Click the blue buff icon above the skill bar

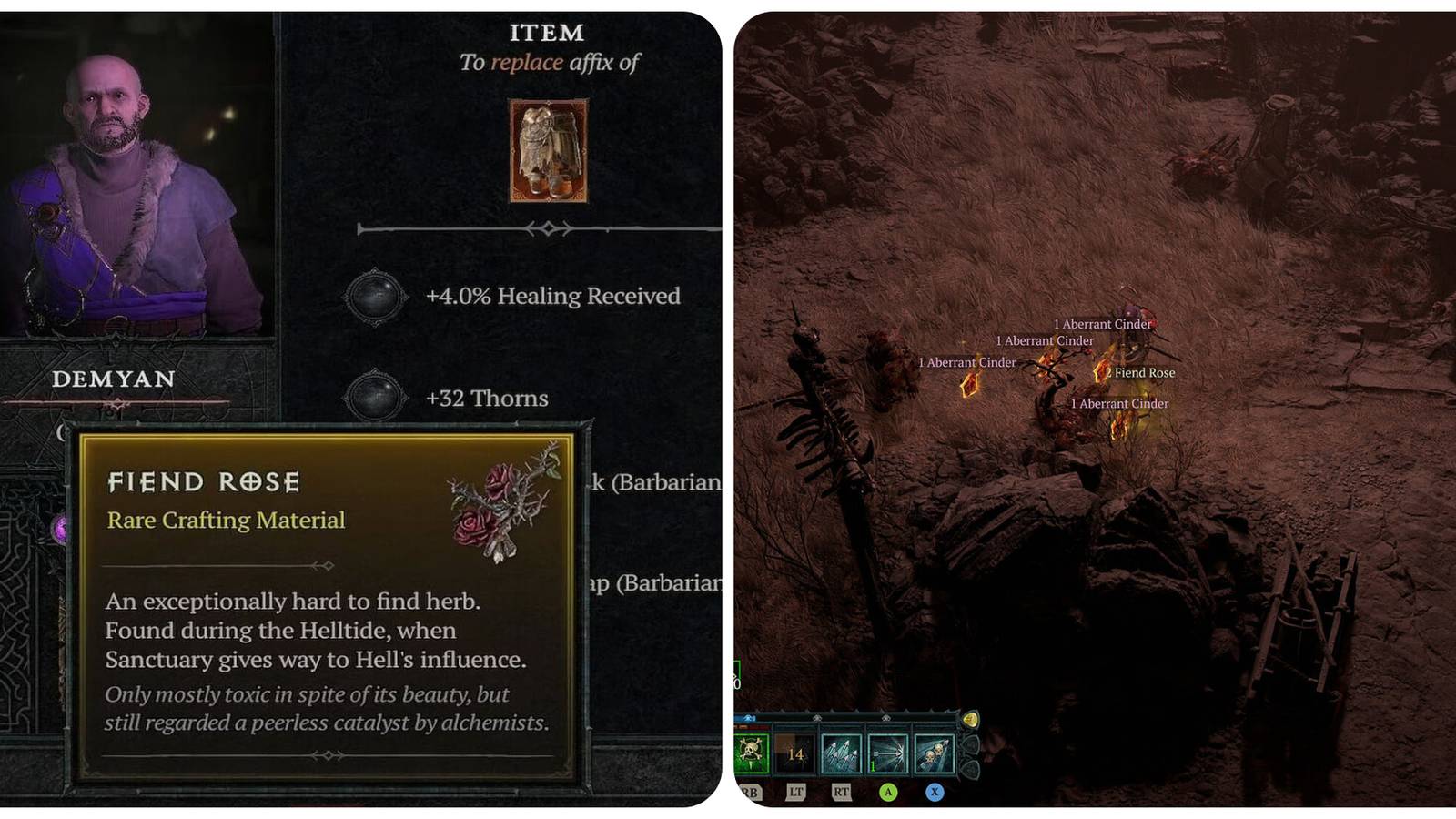point(747,717)
